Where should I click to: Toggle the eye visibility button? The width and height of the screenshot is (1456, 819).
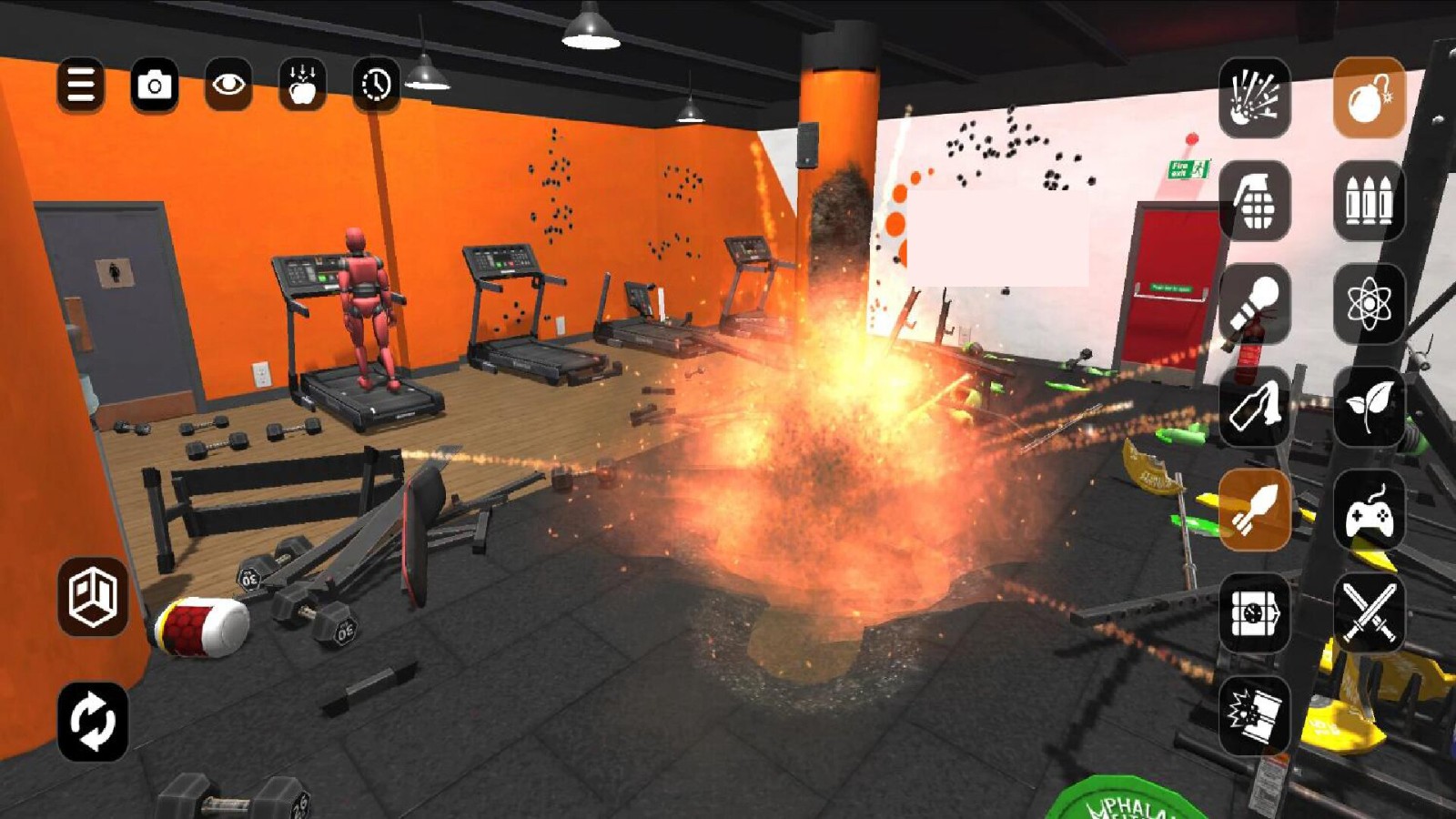pyautogui.click(x=228, y=86)
